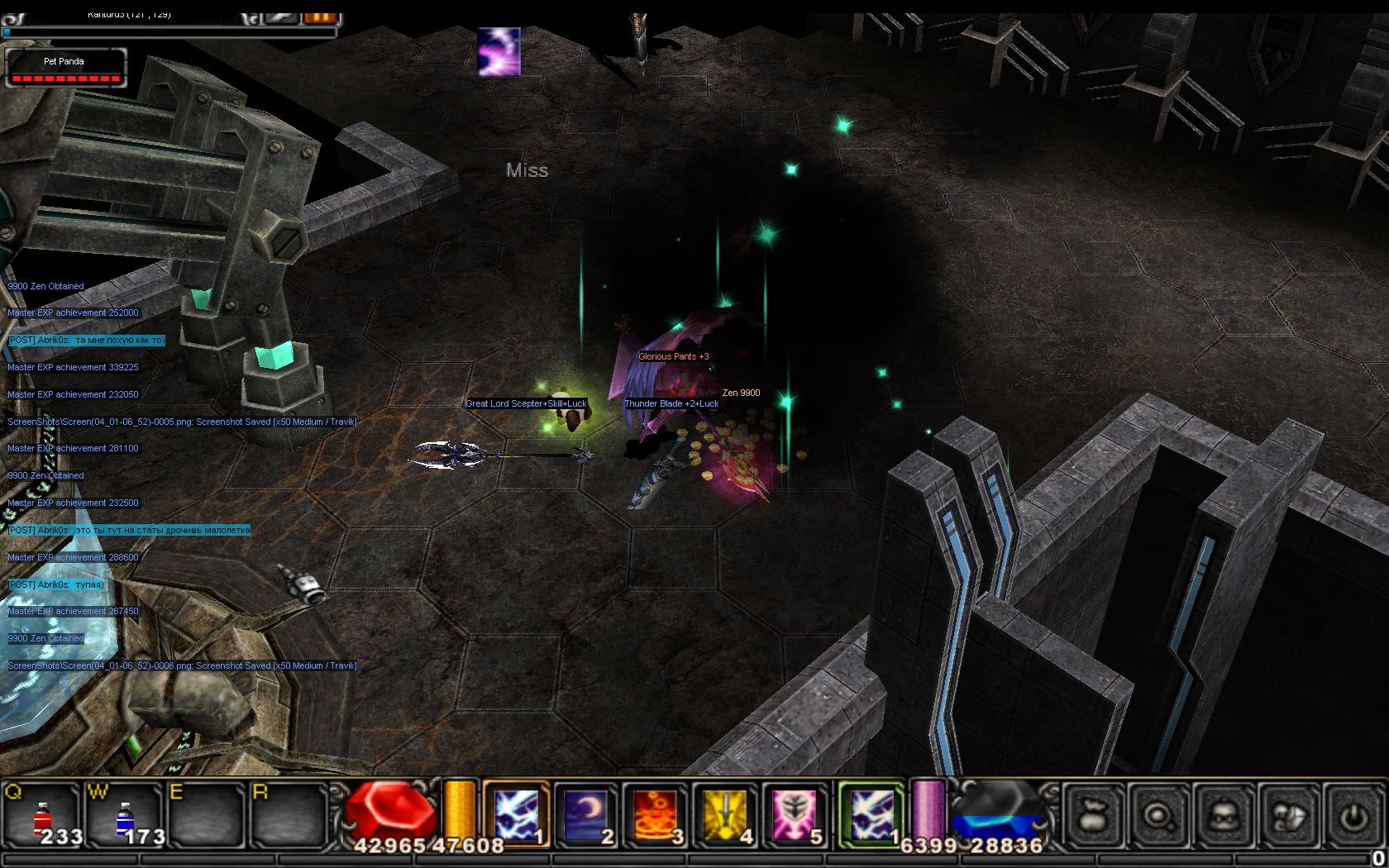1389x868 pixels.
Task: Click the green-framed current skill icon
Action: click(x=871, y=813)
